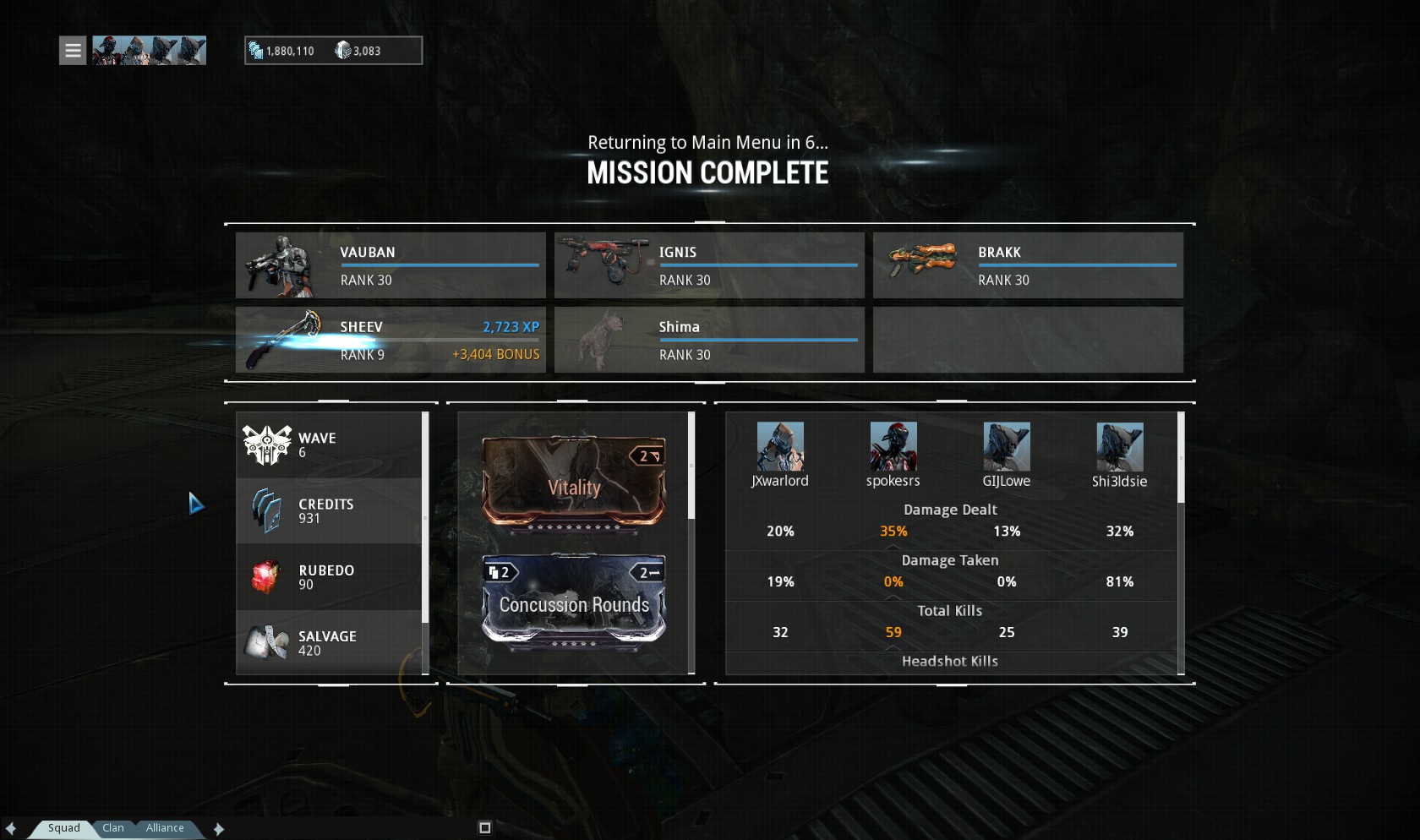Switch to the Alliance chat tab
Viewport: 1420px width, 840px height.
(x=165, y=828)
